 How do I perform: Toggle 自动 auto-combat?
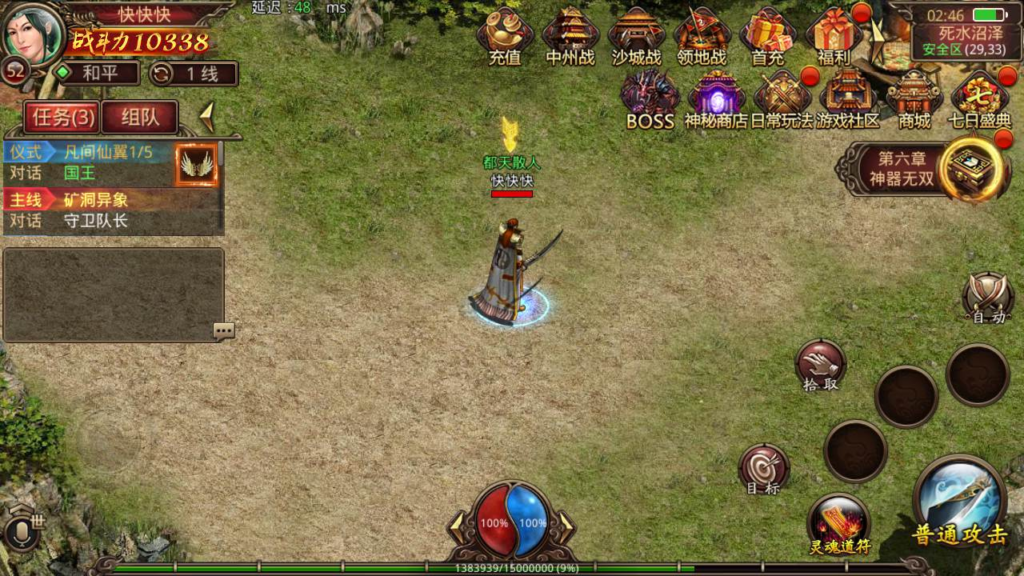(x=988, y=299)
